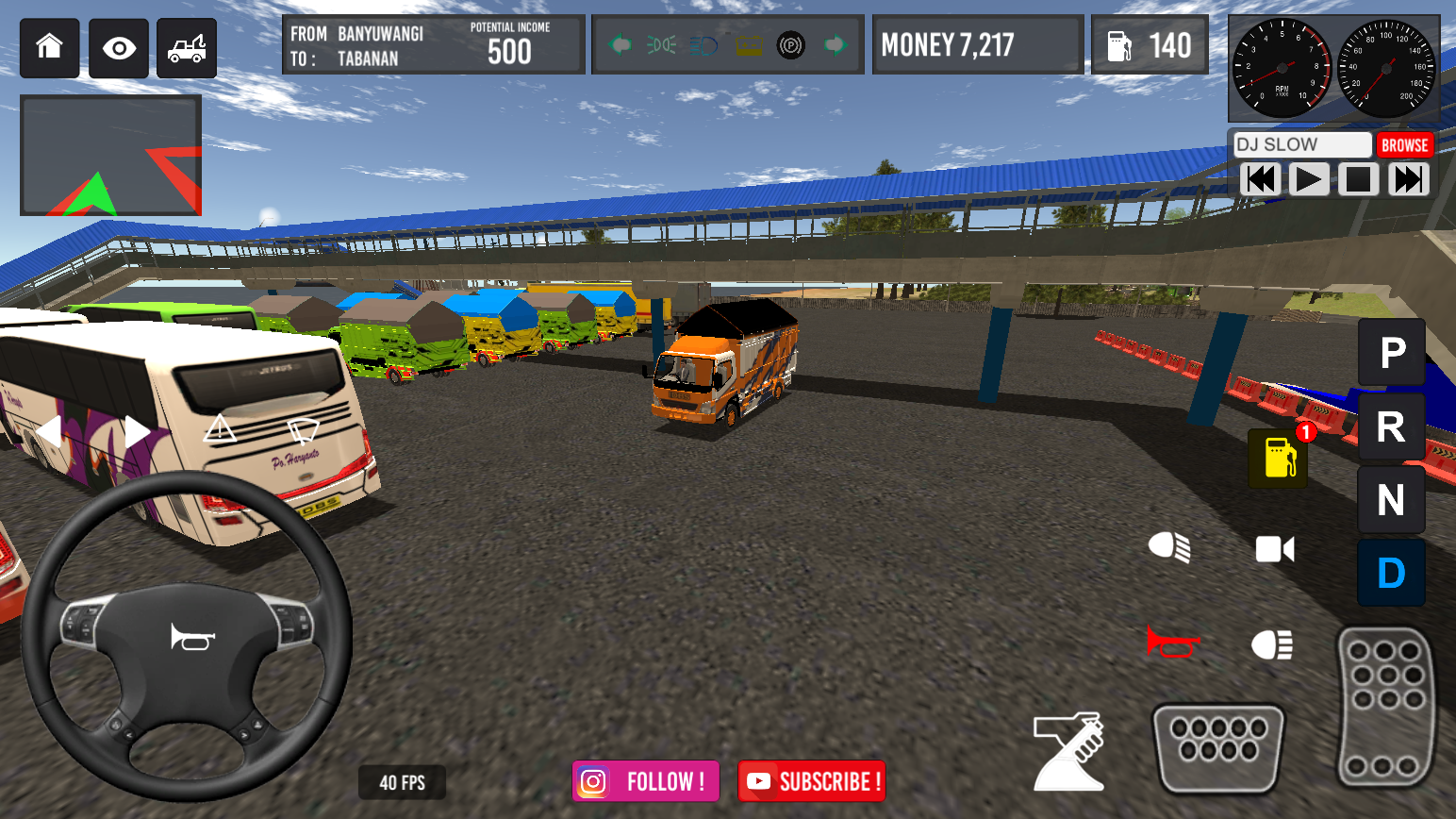Open the Home menu icon
1456x819 pixels.
[49, 47]
